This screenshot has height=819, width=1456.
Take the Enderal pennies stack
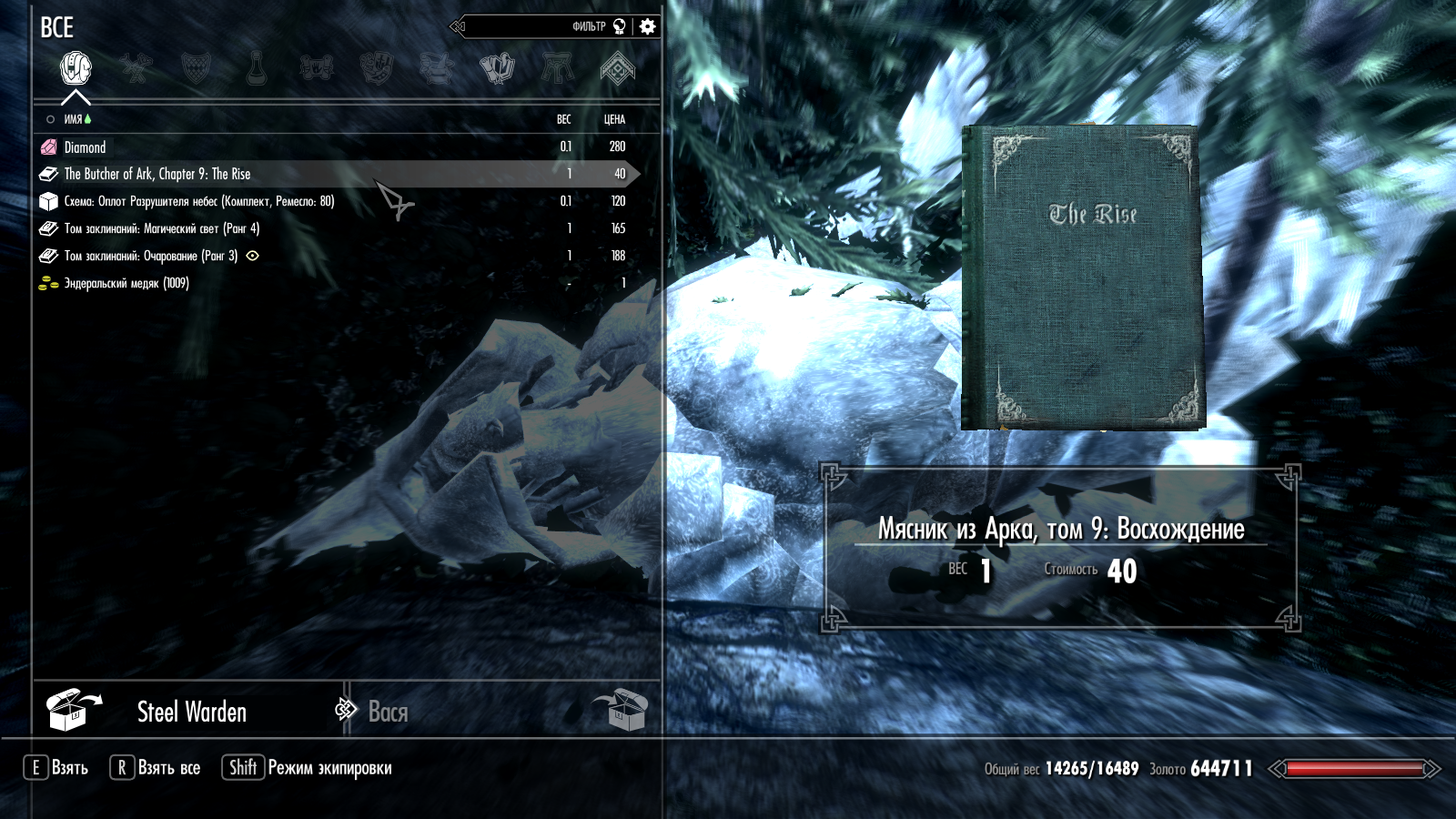coord(126,283)
